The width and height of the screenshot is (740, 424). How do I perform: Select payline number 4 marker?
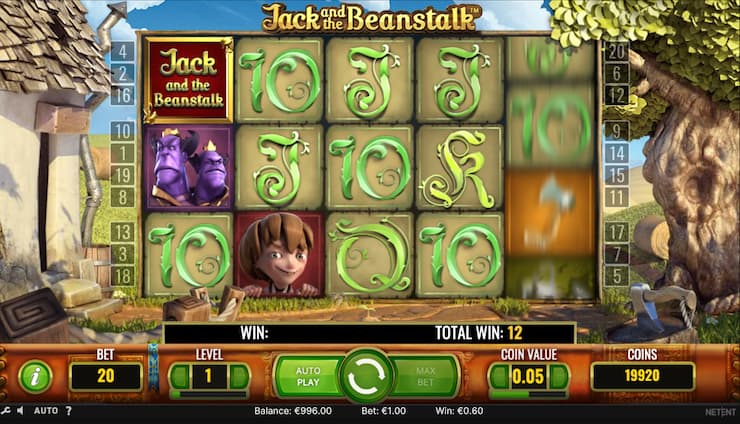click(x=123, y=51)
